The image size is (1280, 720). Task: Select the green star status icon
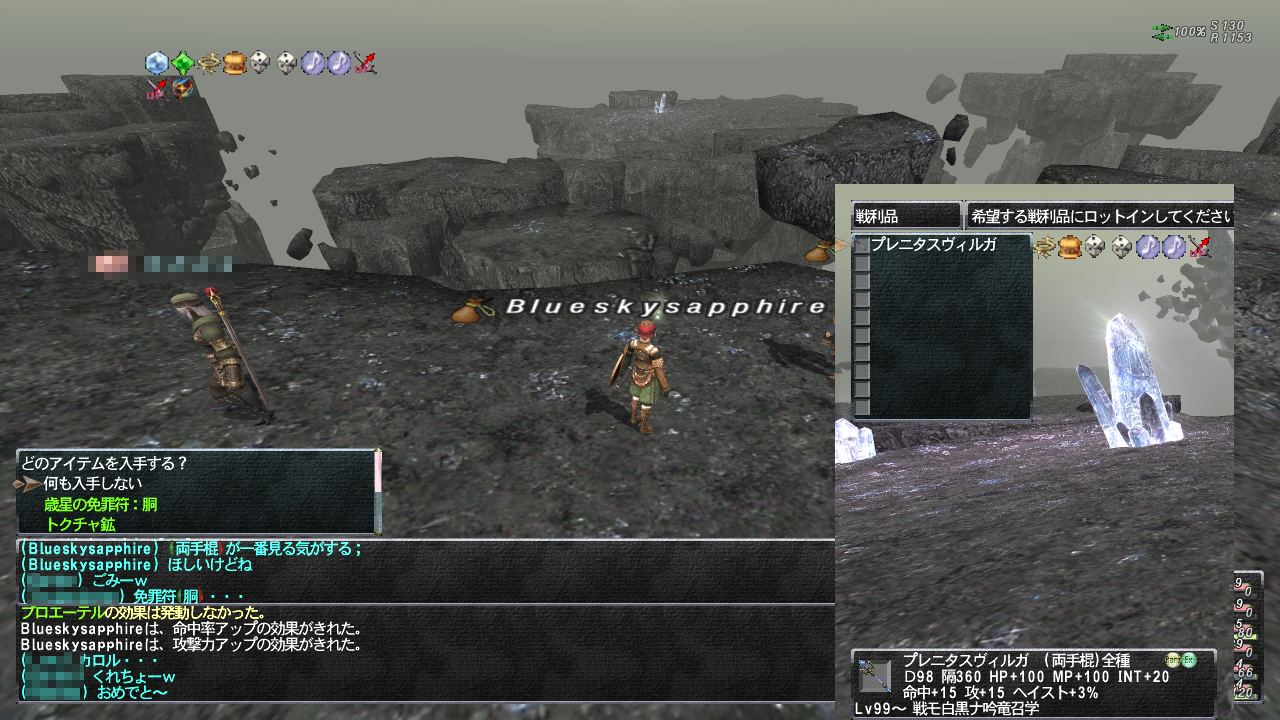182,64
